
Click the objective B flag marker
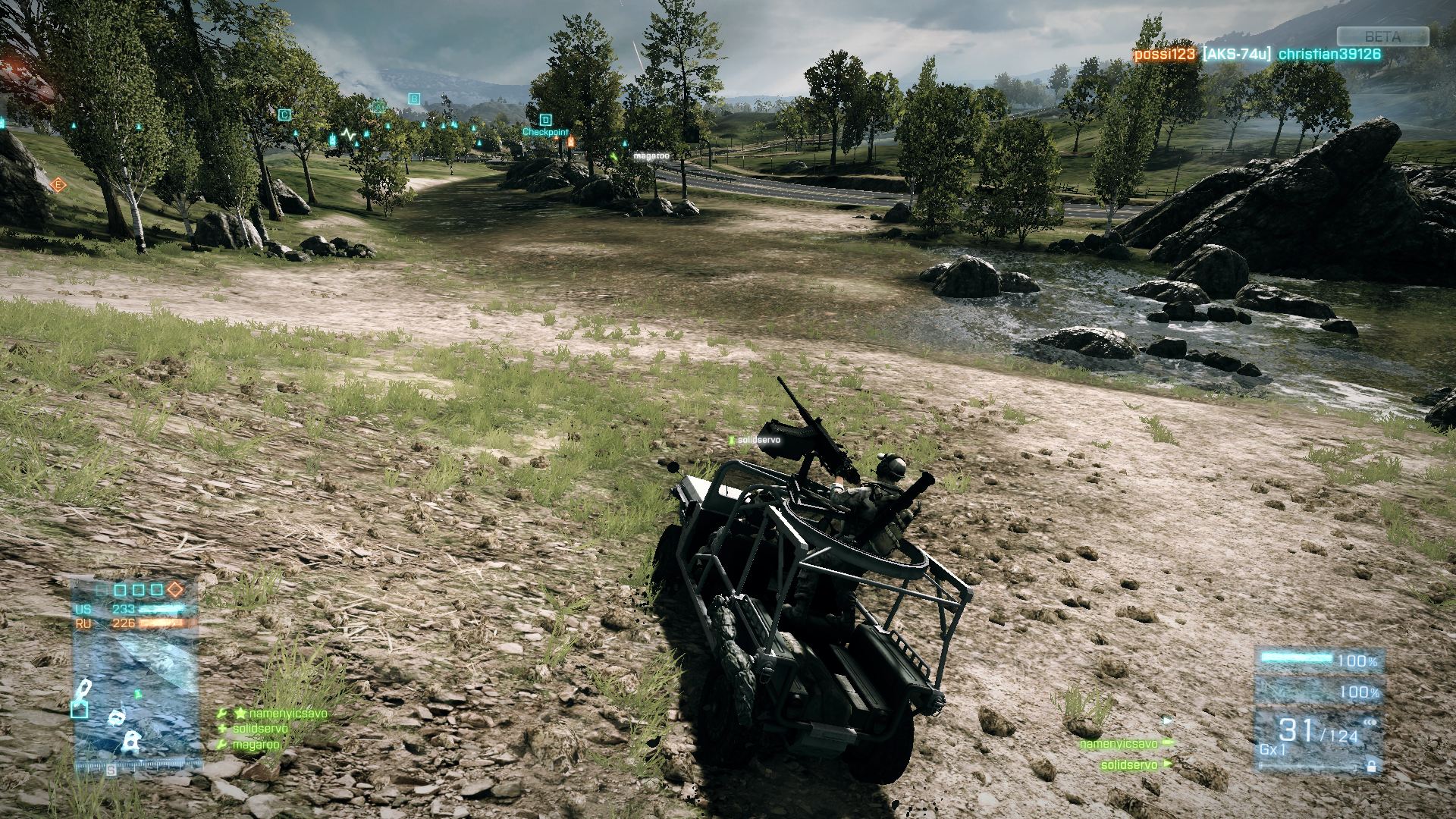(x=414, y=99)
